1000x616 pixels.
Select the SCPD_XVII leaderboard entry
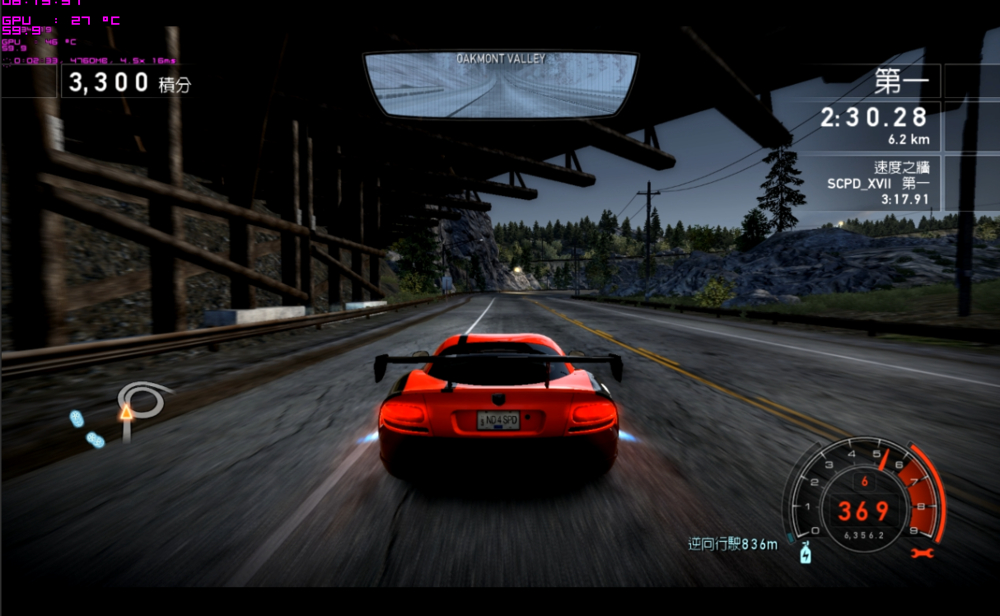[878, 184]
